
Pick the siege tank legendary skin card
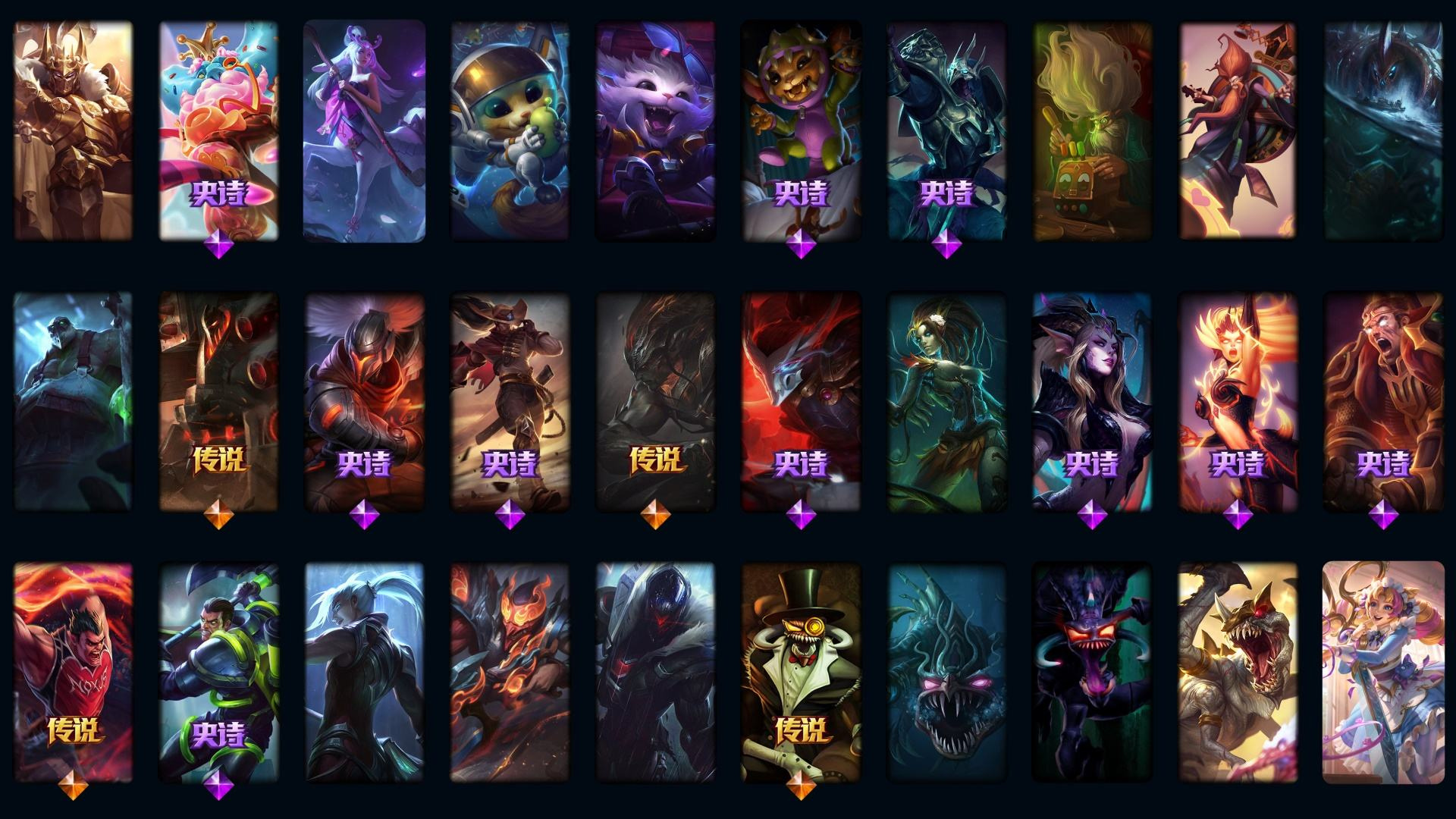[218, 402]
